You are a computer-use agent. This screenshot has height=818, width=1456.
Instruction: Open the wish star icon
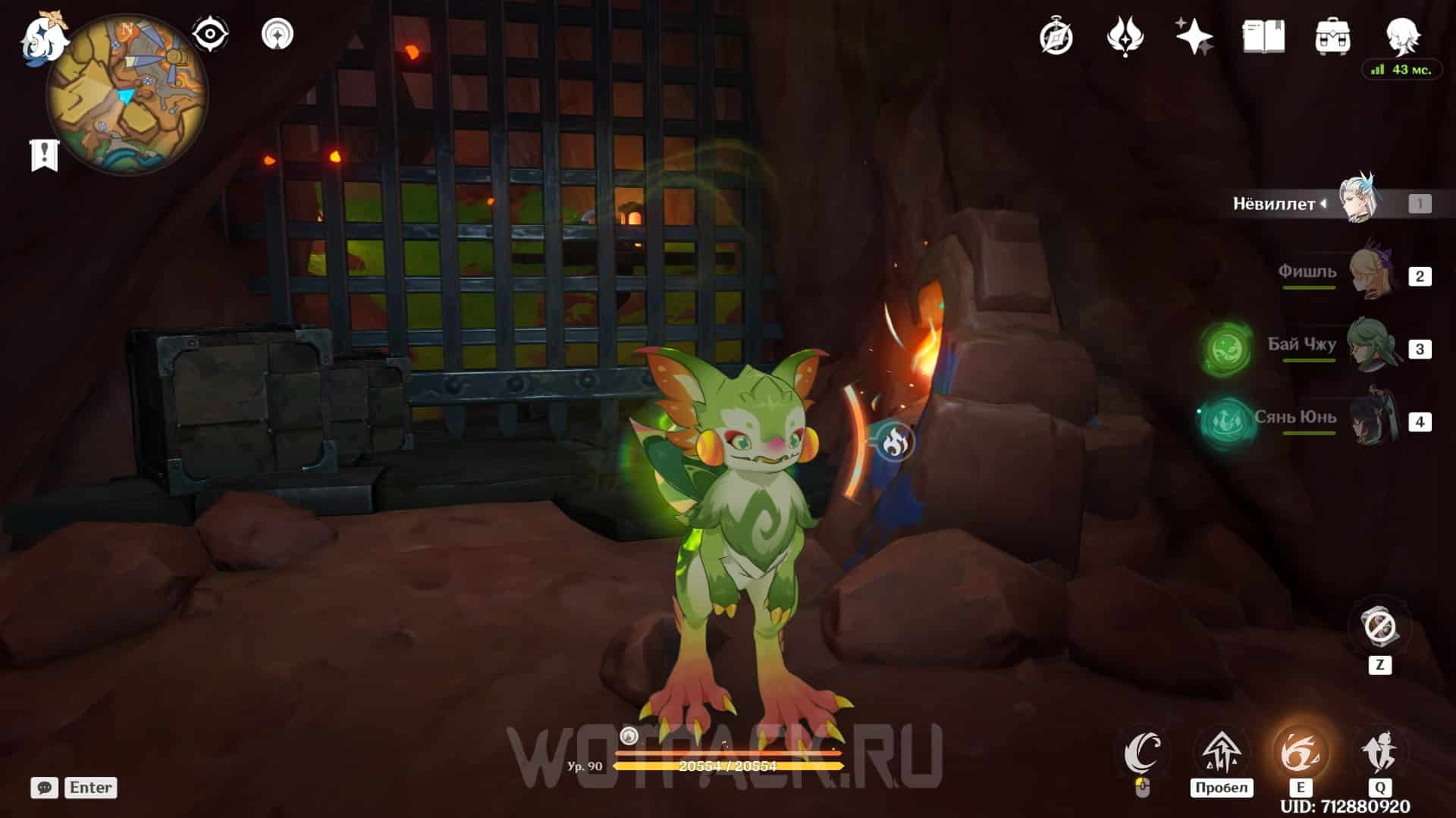coord(1194,36)
